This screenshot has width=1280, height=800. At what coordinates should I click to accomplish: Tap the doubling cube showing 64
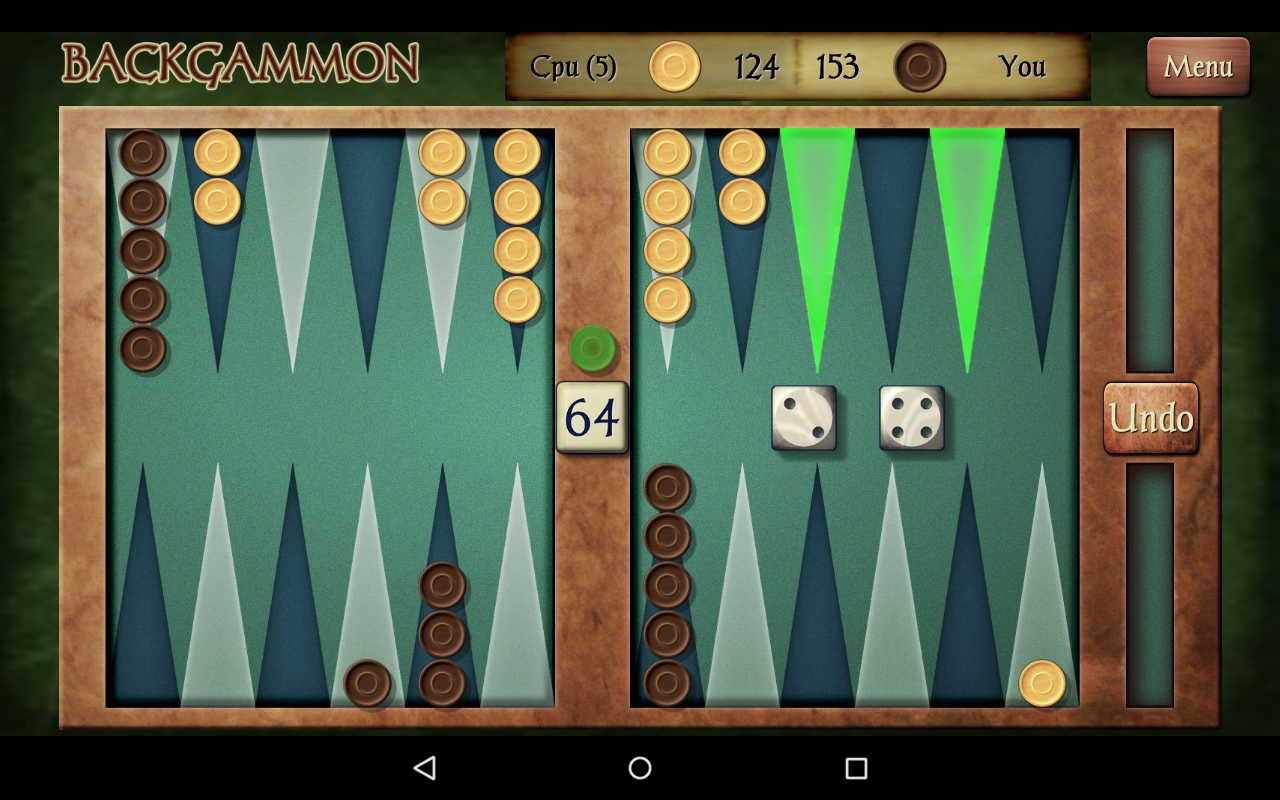(592, 418)
